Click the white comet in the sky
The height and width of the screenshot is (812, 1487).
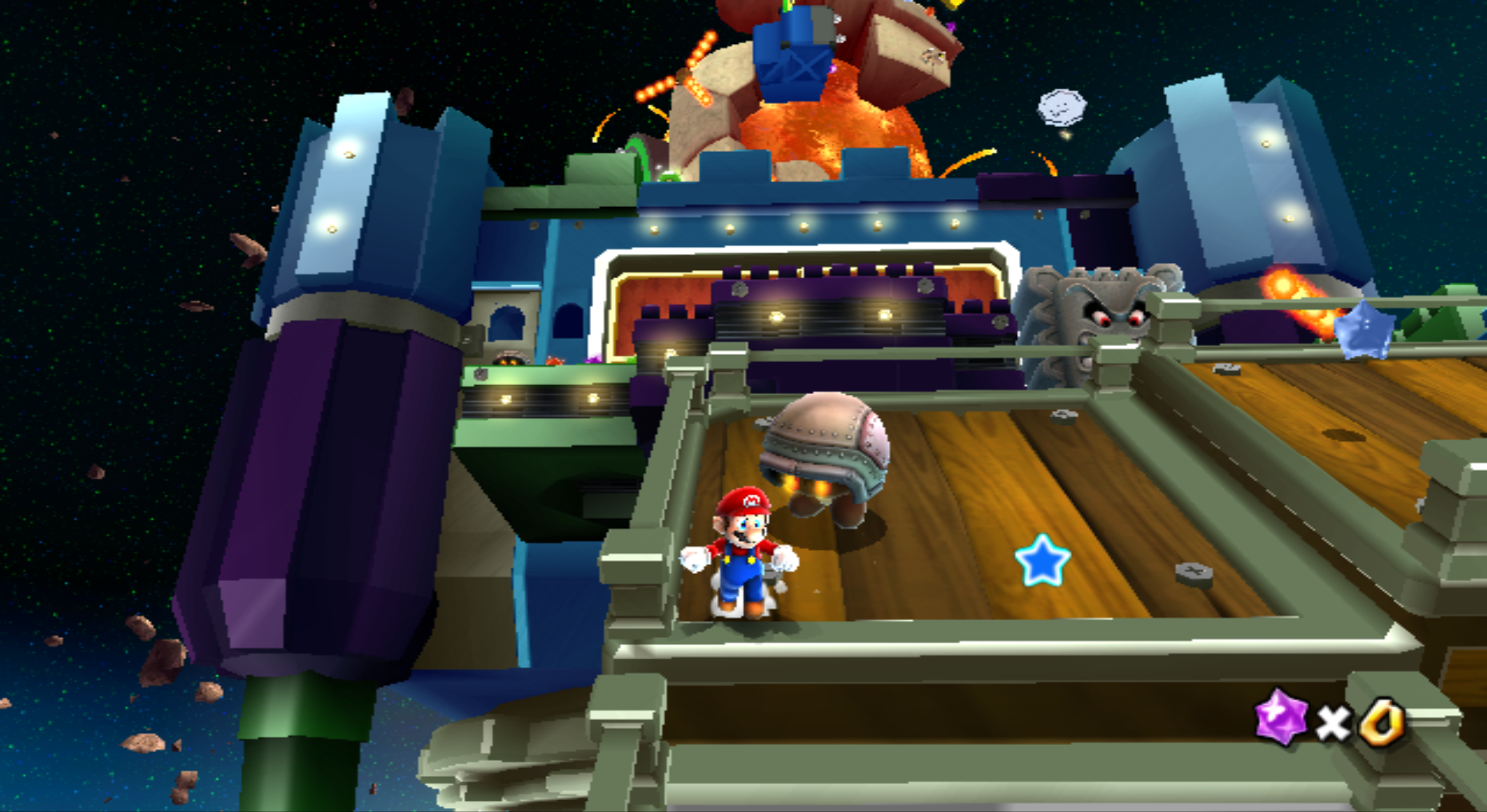pyautogui.click(x=1063, y=108)
